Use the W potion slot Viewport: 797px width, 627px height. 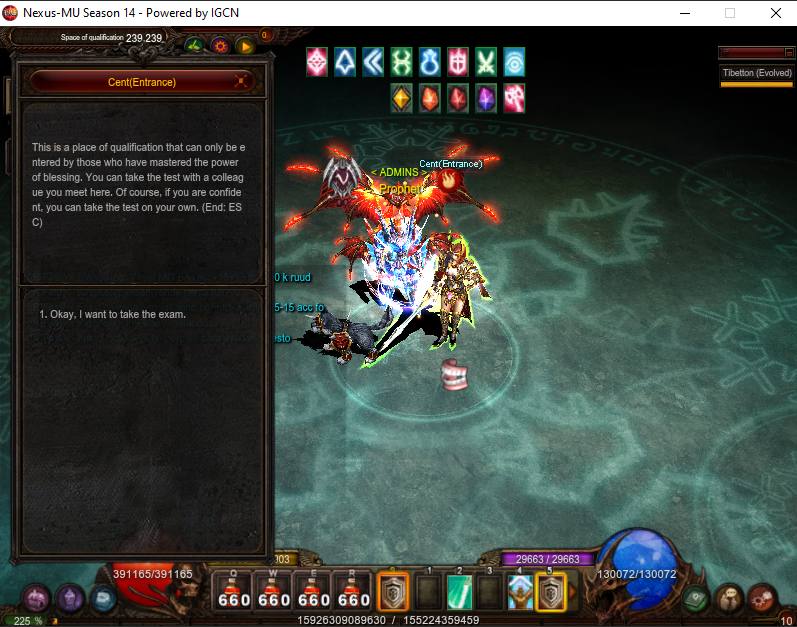pos(274,590)
